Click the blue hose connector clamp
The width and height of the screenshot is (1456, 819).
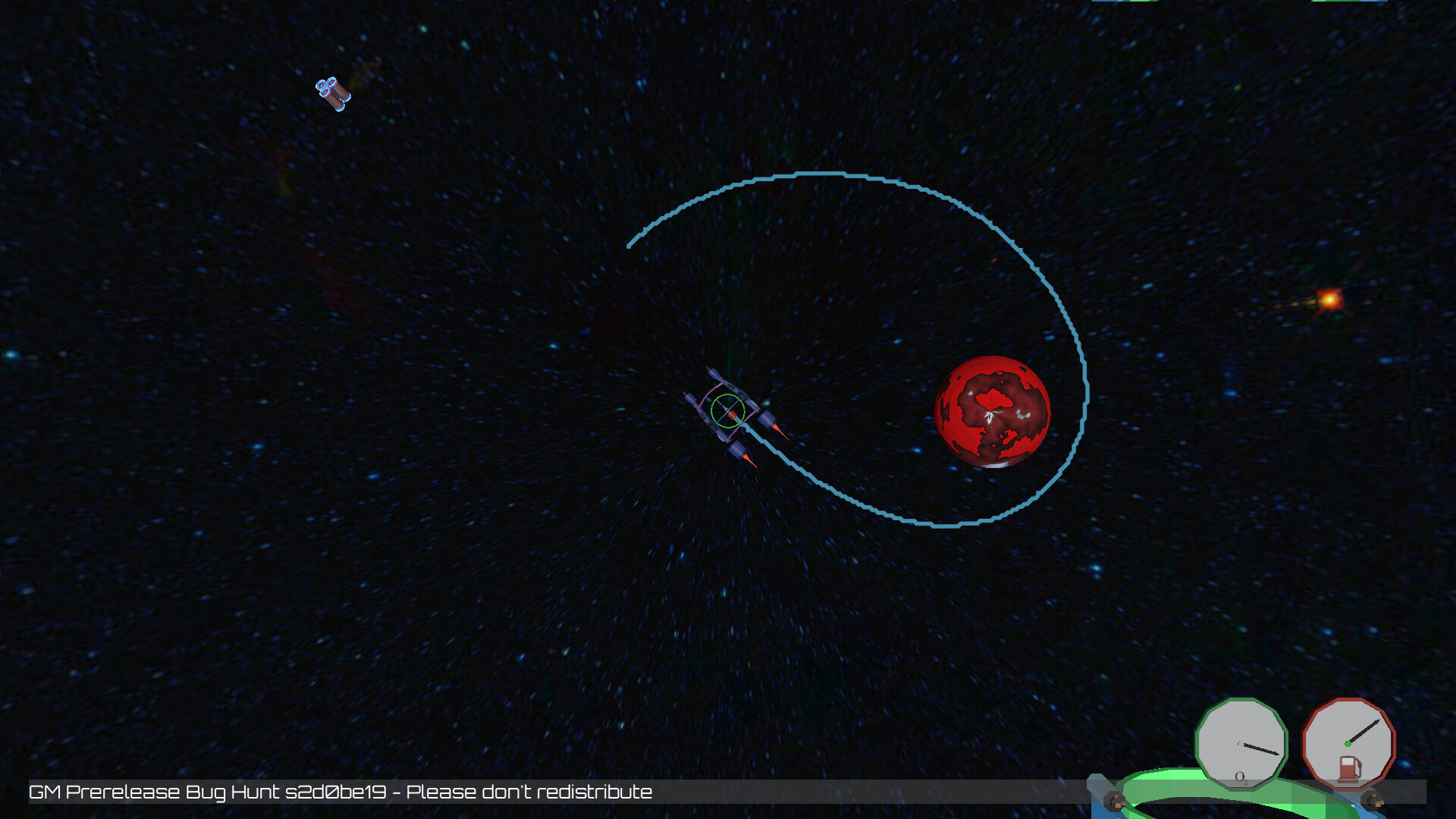click(1113, 801)
